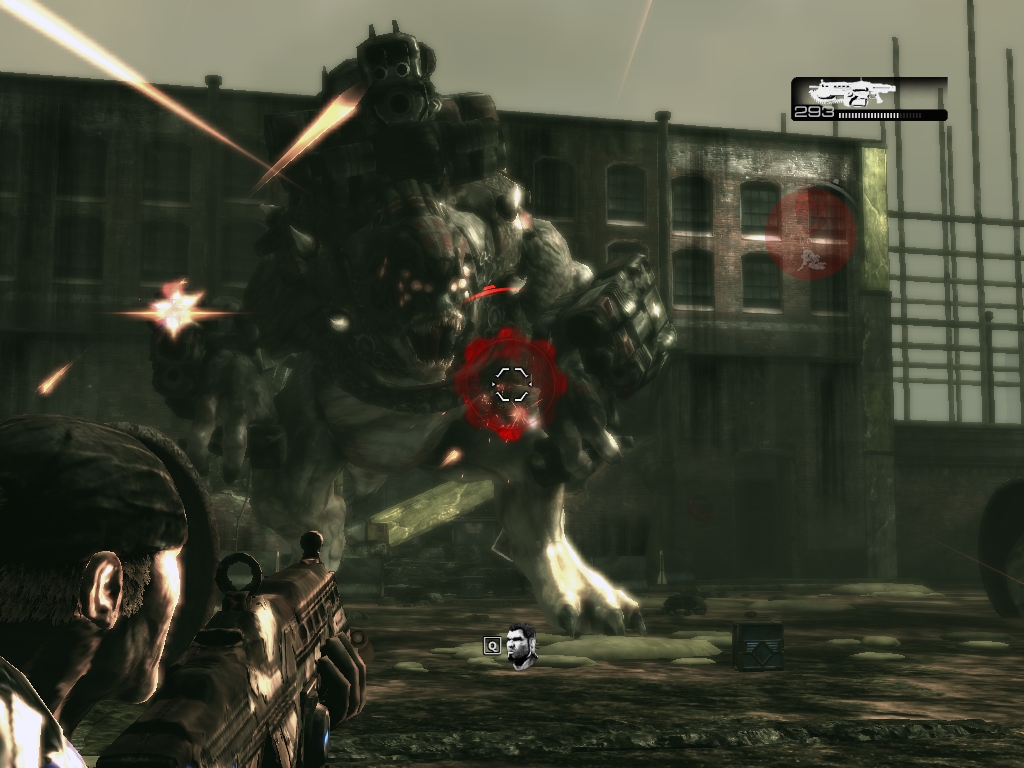The image size is (1024, 768).
Task: Click the red circular downed-soldier indicator
Action: (x=810, y=233)
